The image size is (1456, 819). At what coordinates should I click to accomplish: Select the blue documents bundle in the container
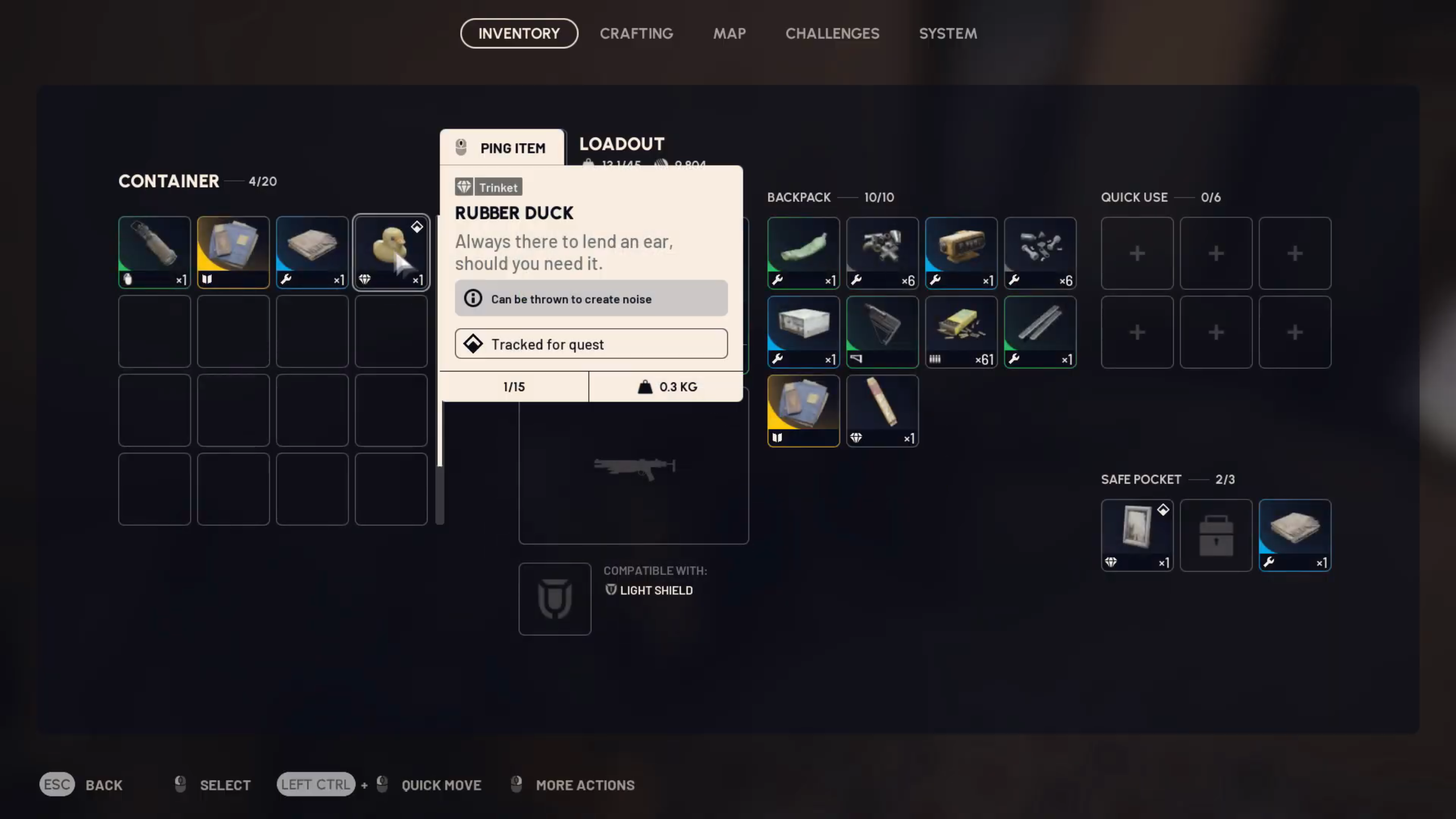click(233, 252)
